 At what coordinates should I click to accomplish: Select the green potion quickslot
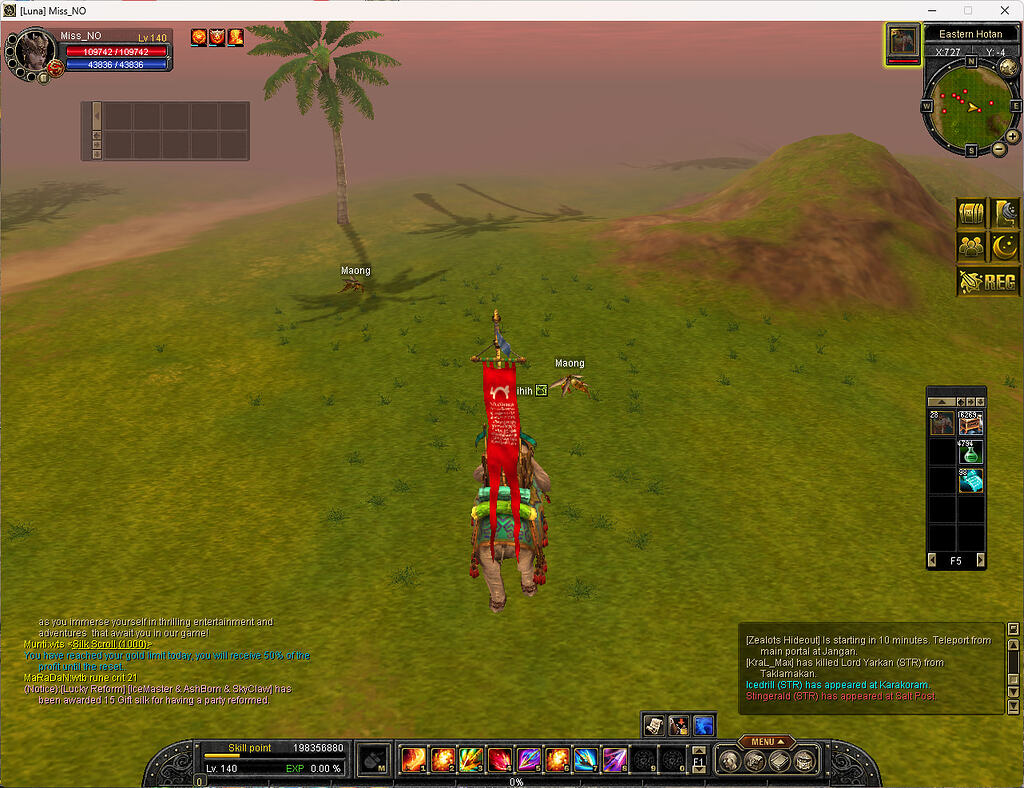click(x=971, y=452)
